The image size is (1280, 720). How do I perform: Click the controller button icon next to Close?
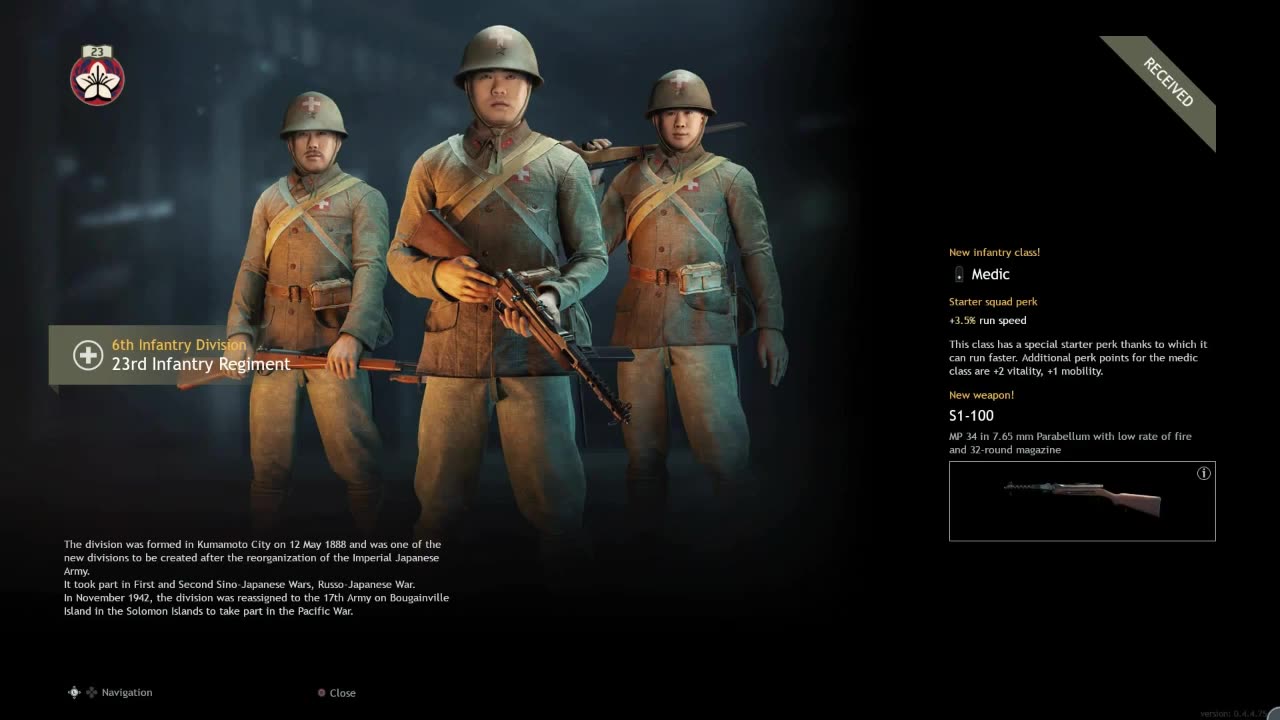pyautogui.click(x=321, y=692)
